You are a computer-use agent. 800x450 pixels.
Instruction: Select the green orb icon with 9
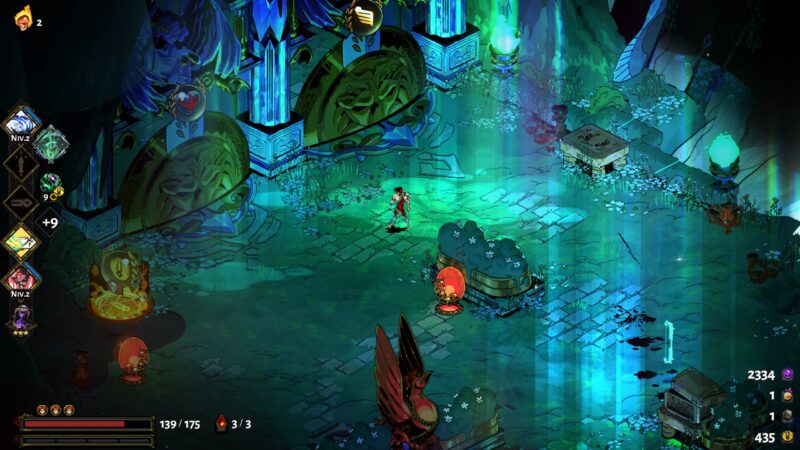click(x=50, y=184)
